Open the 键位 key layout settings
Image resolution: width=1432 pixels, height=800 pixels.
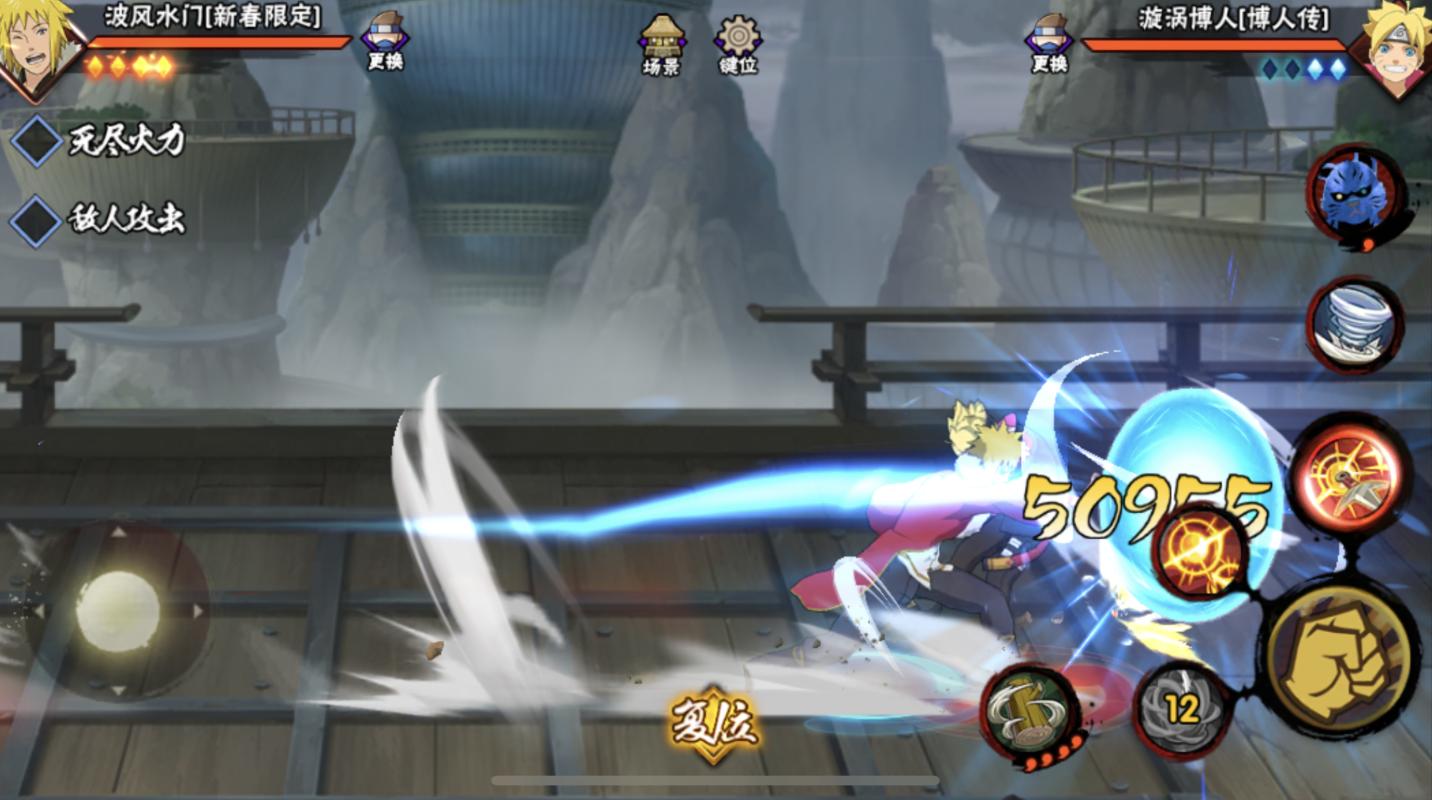coord(738,44)
